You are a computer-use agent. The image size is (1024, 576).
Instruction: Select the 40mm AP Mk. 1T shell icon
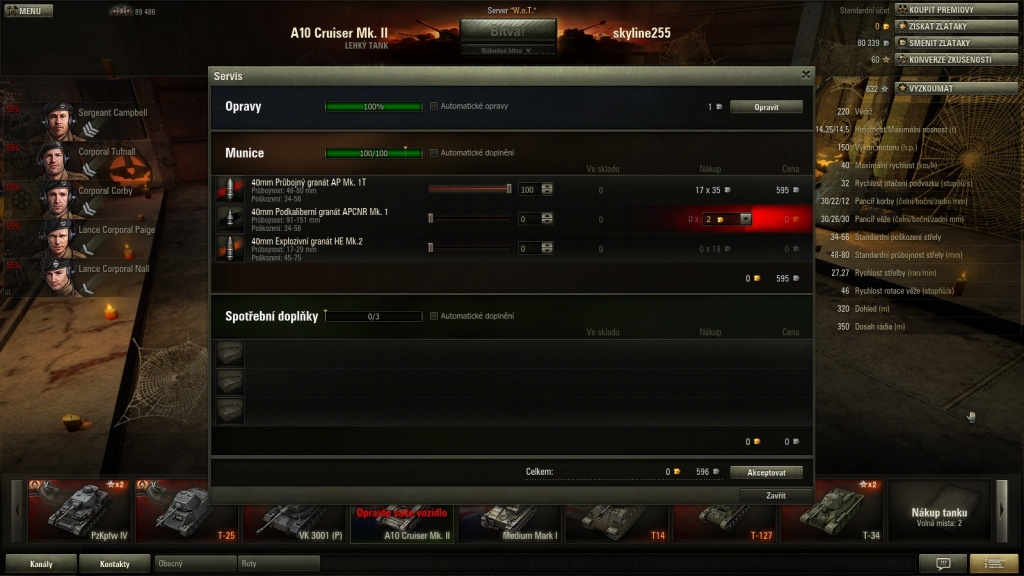pyautogui.click(x=230, y=189)
